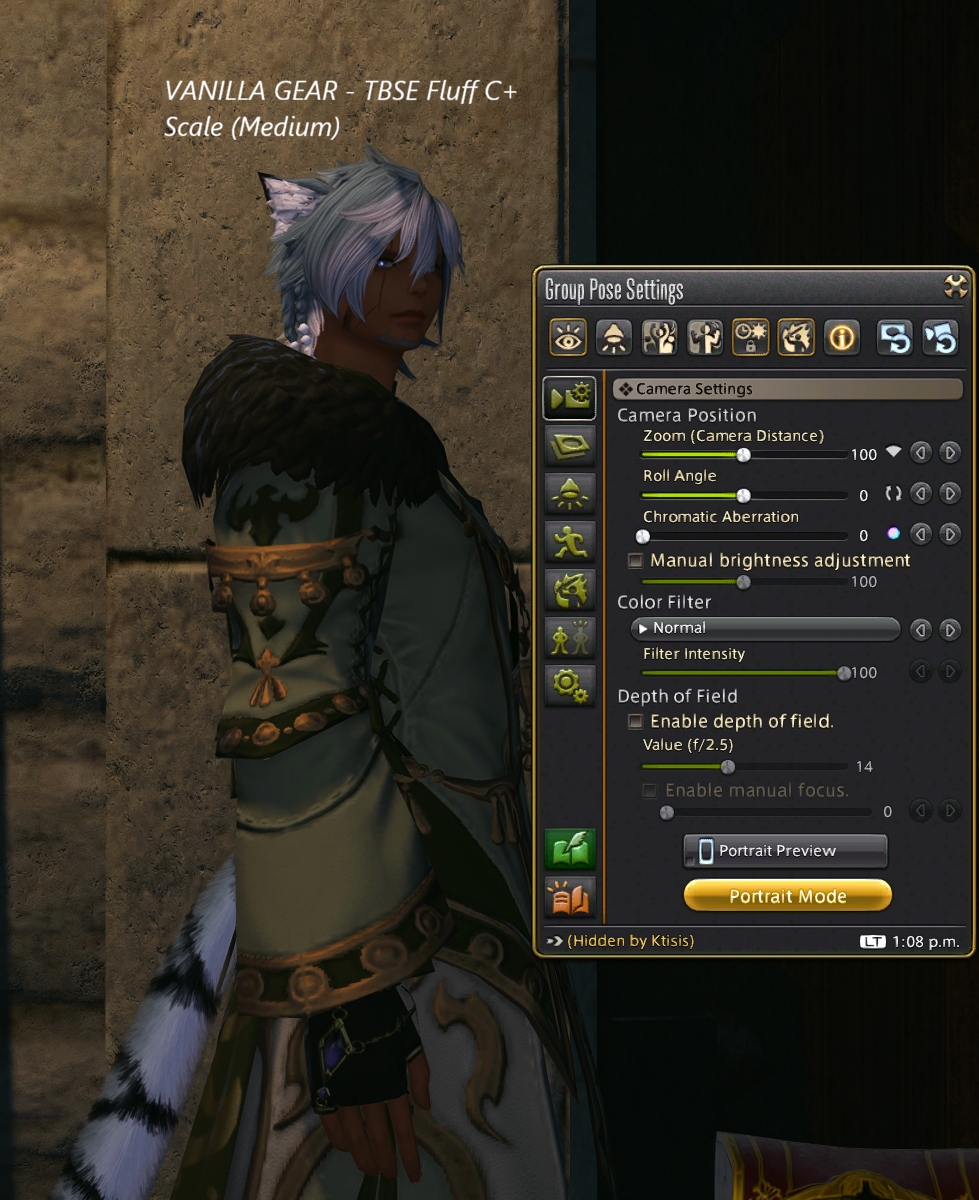
Task: Click the orange info icon button
Action: pyautogui.click(x=841, y=338)
